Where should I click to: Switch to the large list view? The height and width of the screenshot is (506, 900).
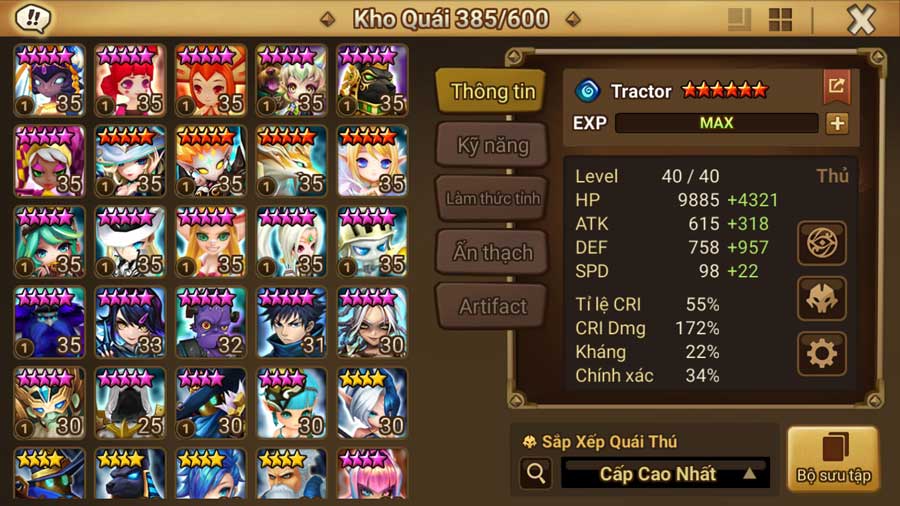[740, 19]
